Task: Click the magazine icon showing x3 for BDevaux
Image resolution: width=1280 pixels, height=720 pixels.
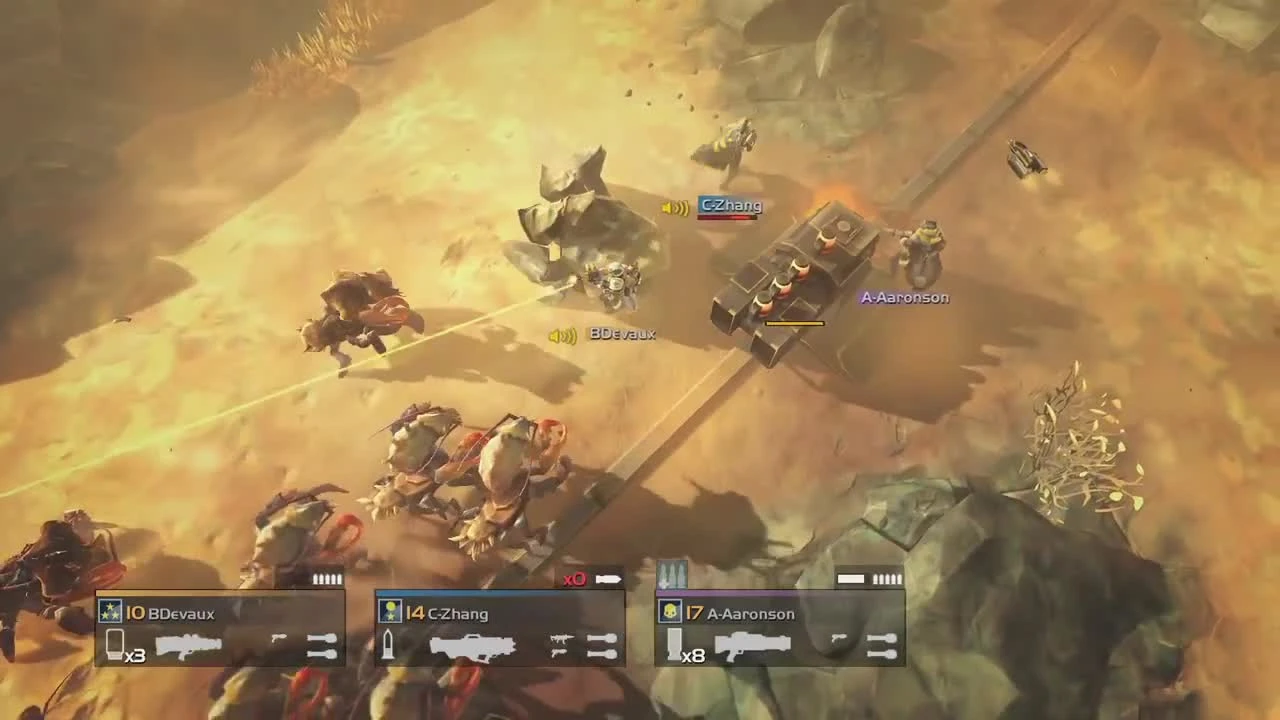Action: point(115,647)
